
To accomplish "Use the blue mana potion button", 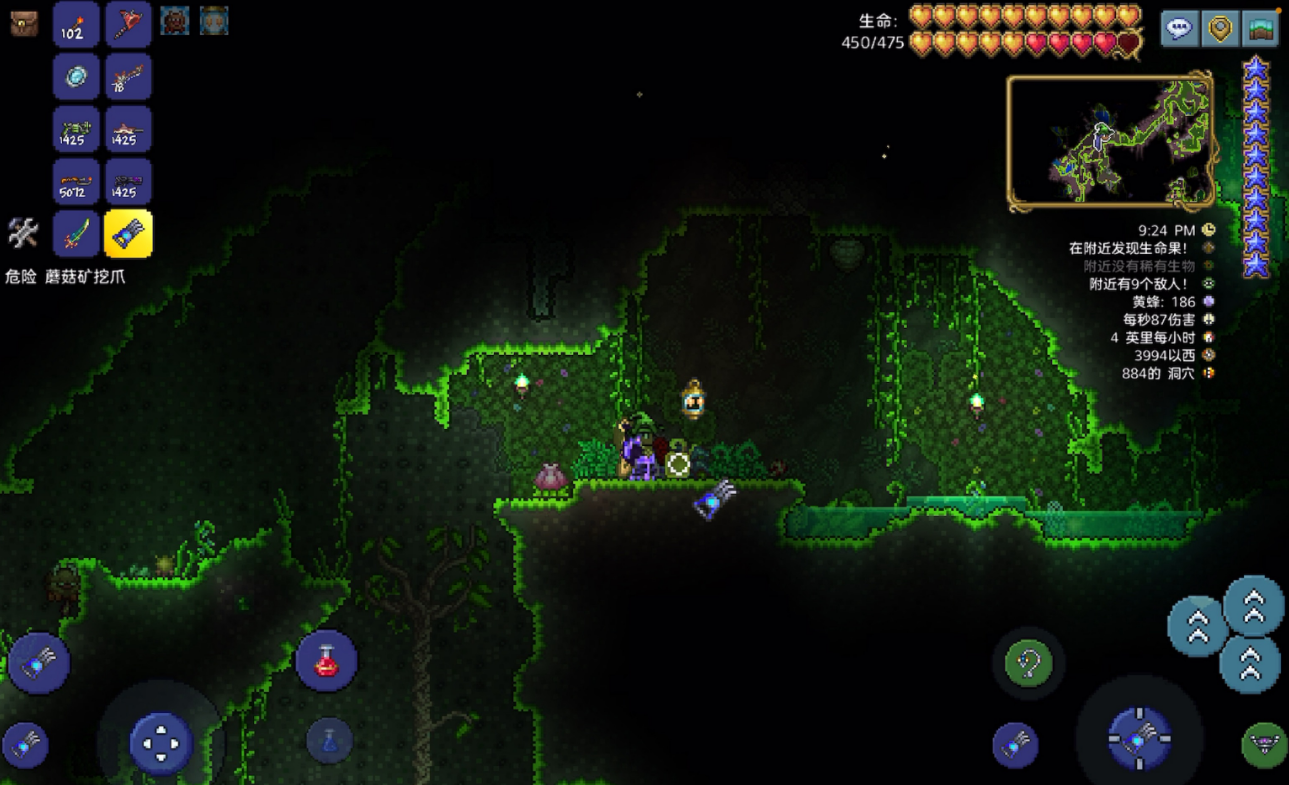I will click(x=329, y=741).
